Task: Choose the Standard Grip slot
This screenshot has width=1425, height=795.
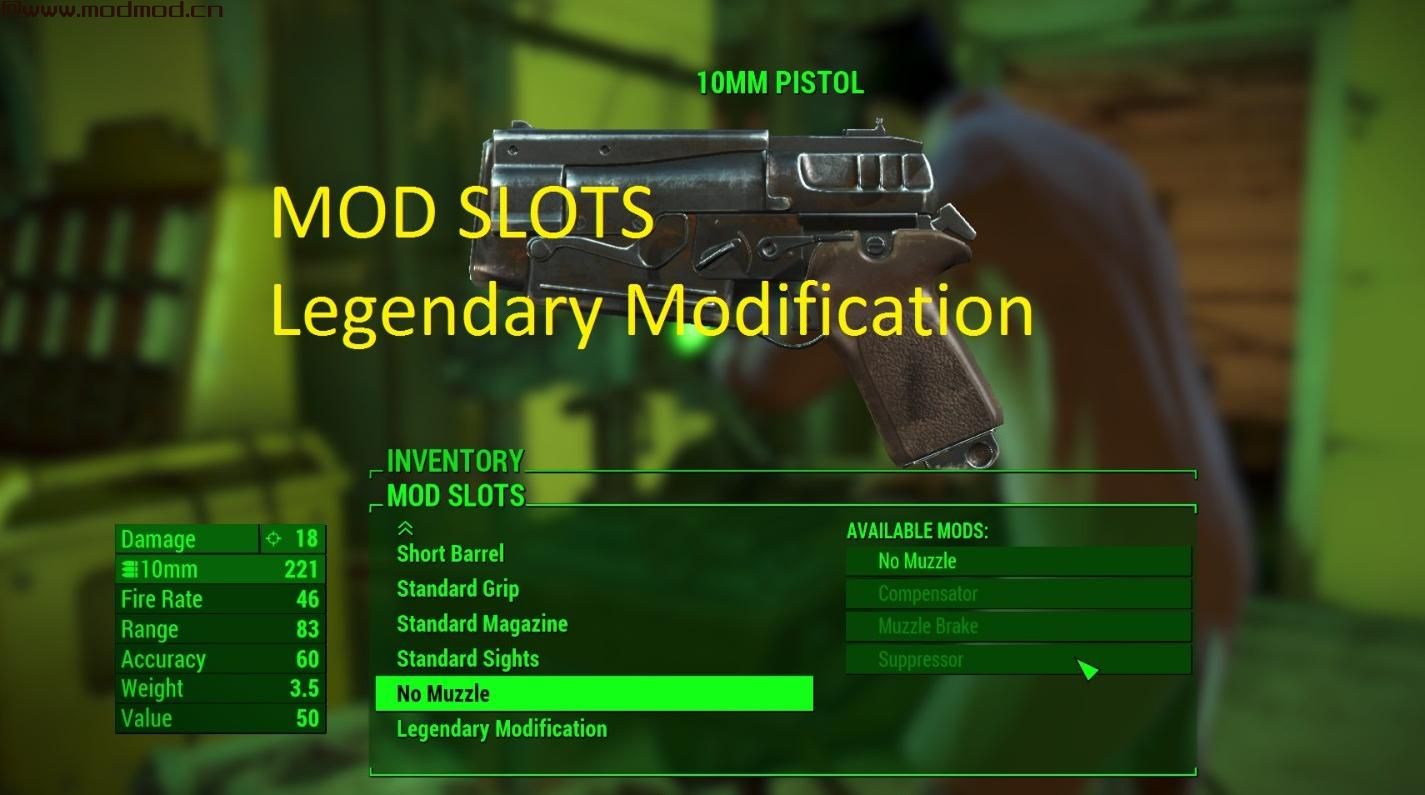Action: (x=457, y=589)
